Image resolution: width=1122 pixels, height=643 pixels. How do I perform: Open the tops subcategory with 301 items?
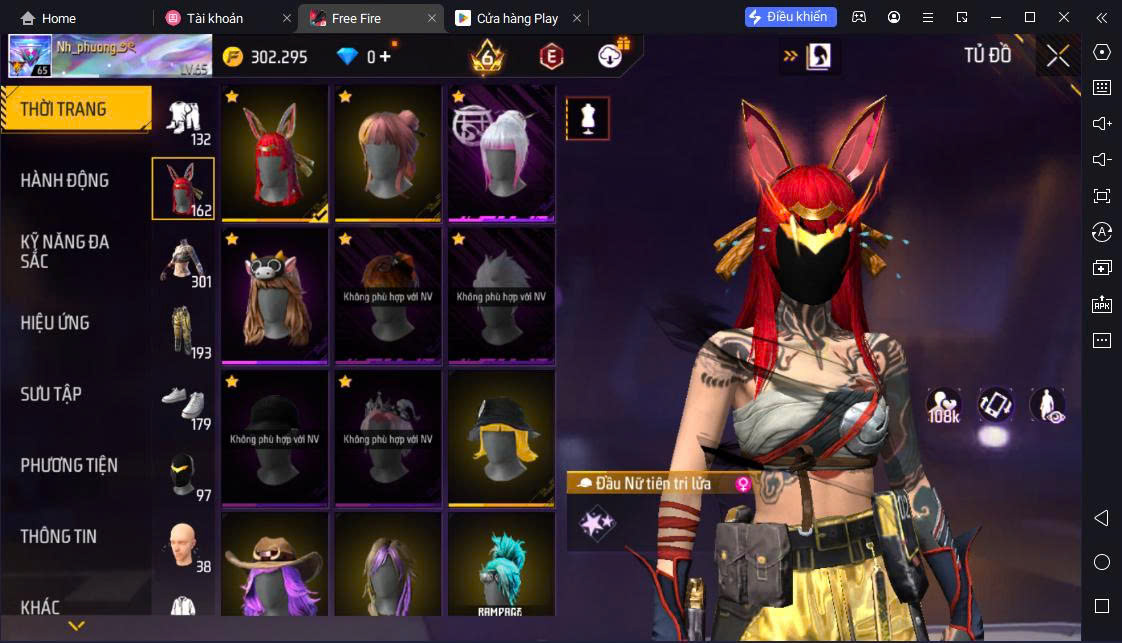coord(183,261)
